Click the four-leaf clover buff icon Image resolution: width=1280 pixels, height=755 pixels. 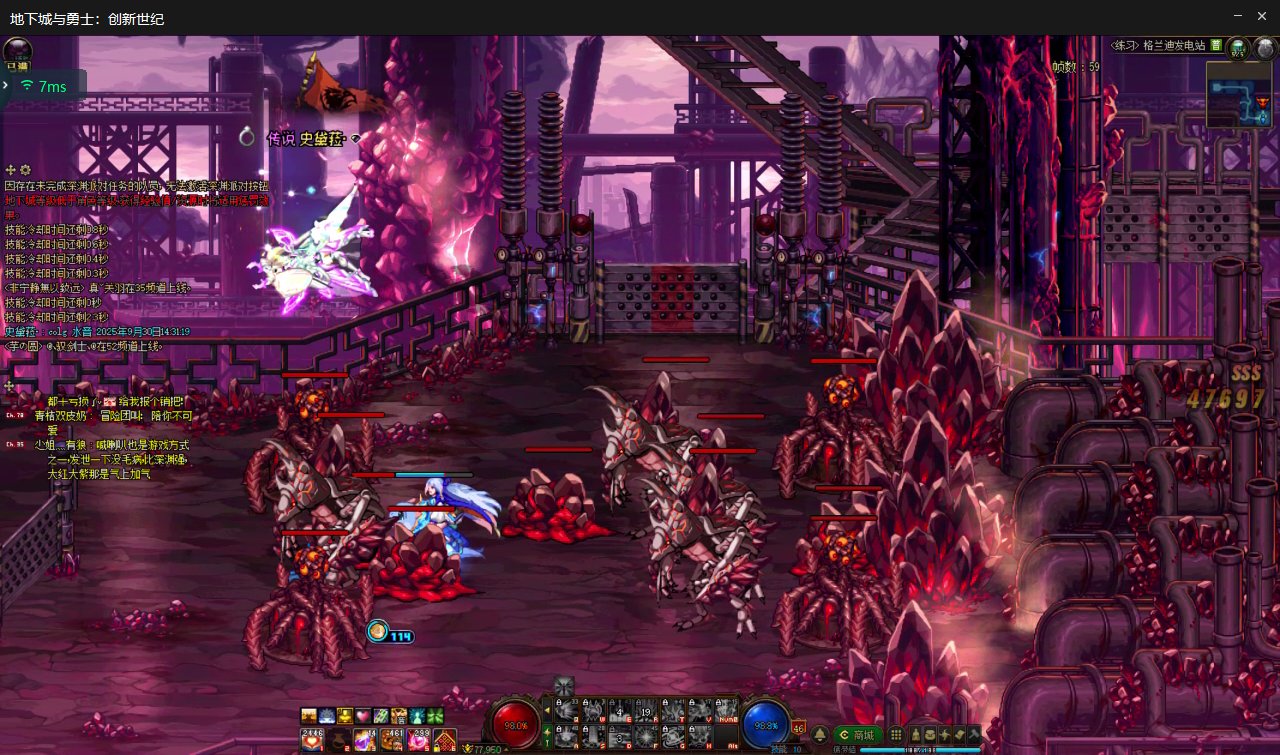click(x=435, y=716)
